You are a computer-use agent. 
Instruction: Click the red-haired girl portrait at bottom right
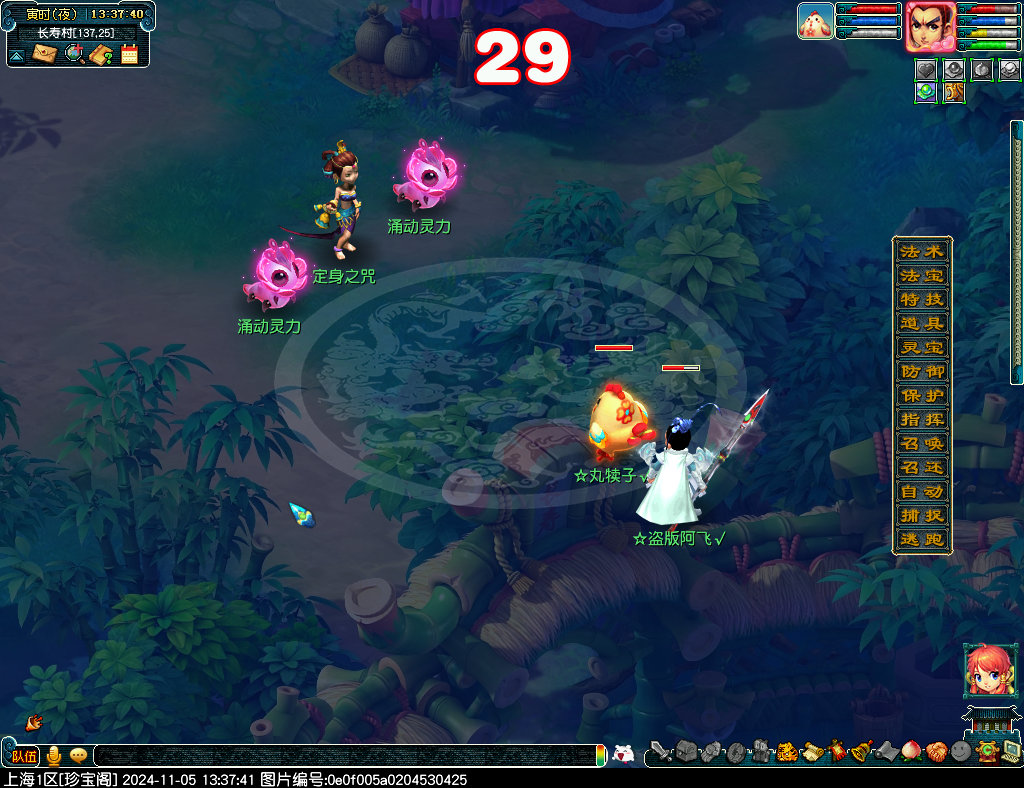984,670
